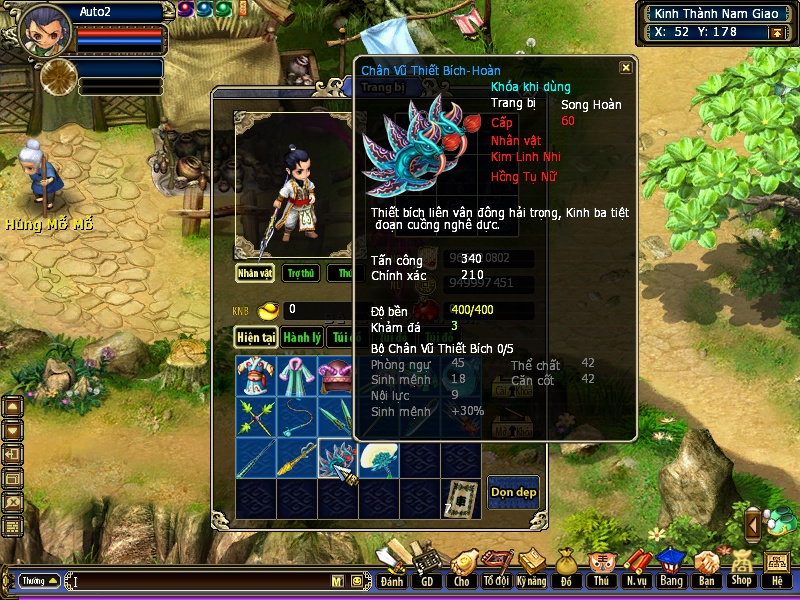800x600 pixels.
Task: Select the blue flower fan item
Action: click(x=378, y=459)
